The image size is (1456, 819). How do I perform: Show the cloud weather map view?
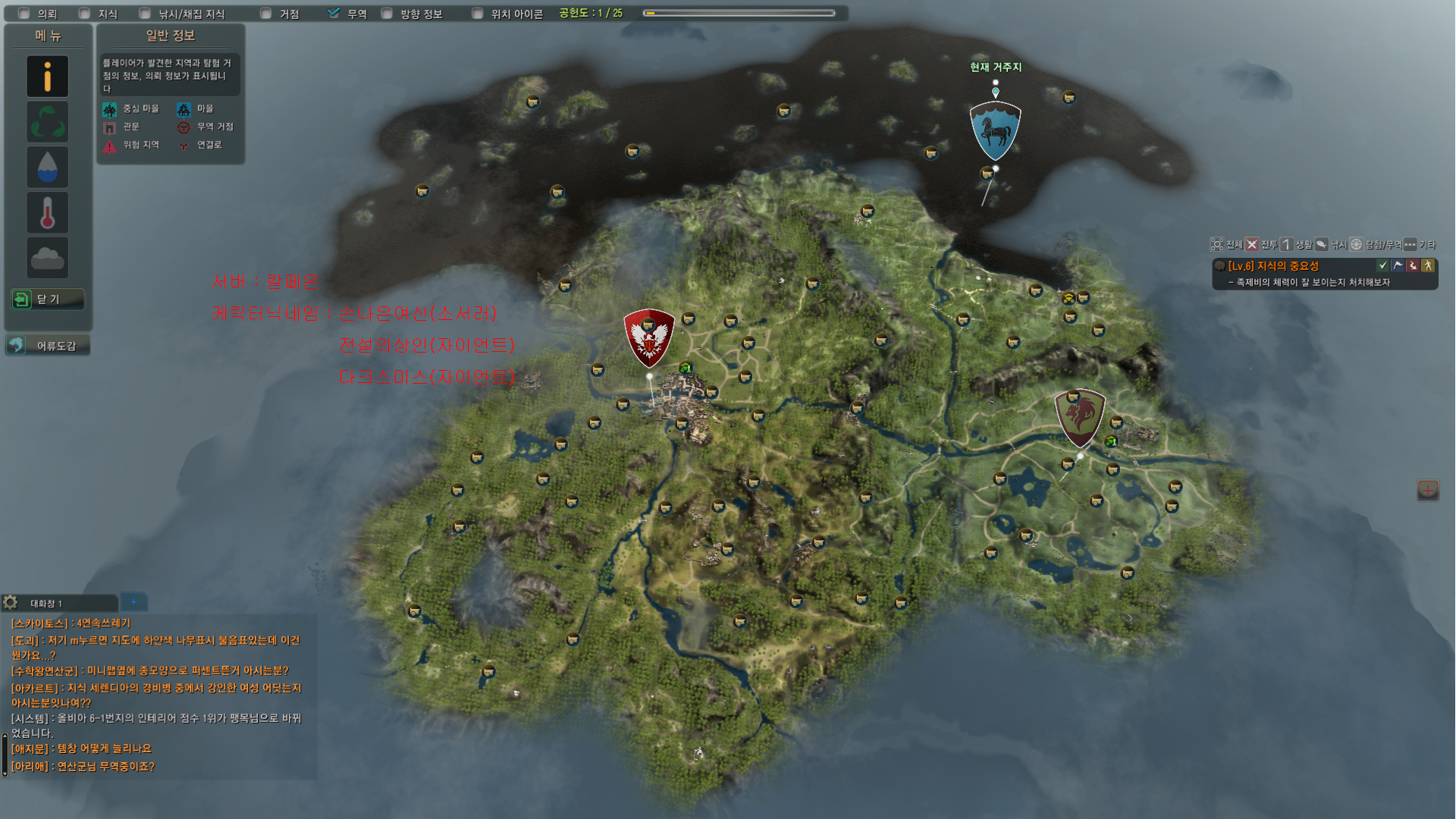point(48,258)
